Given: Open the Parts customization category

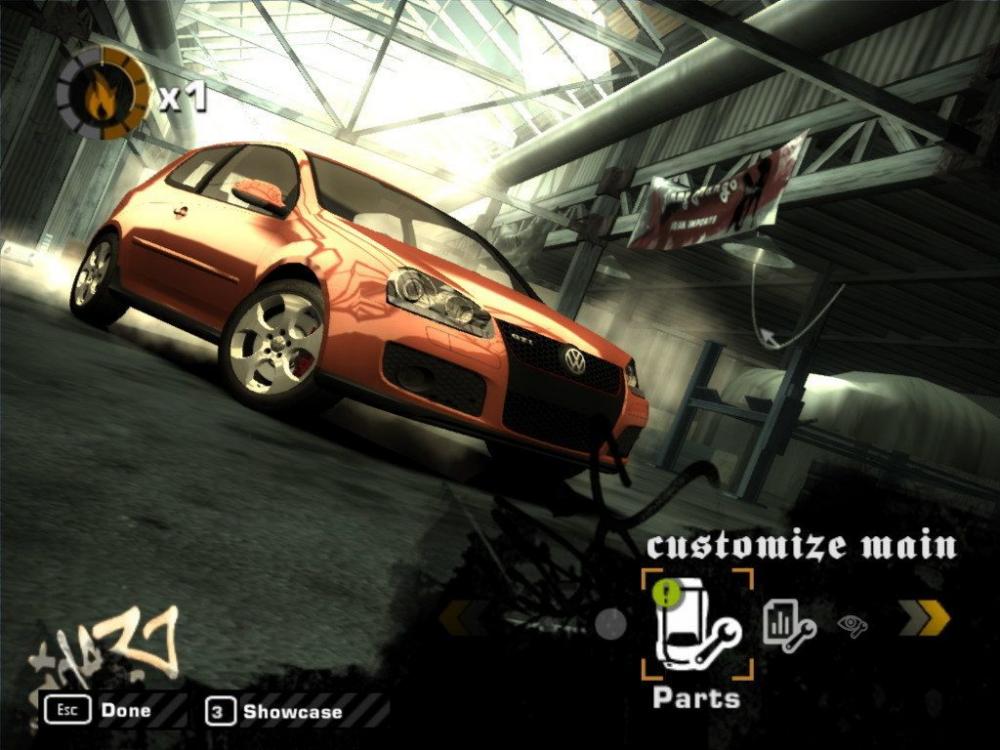Looking at the screenshot, I should (x=697, y=626).
